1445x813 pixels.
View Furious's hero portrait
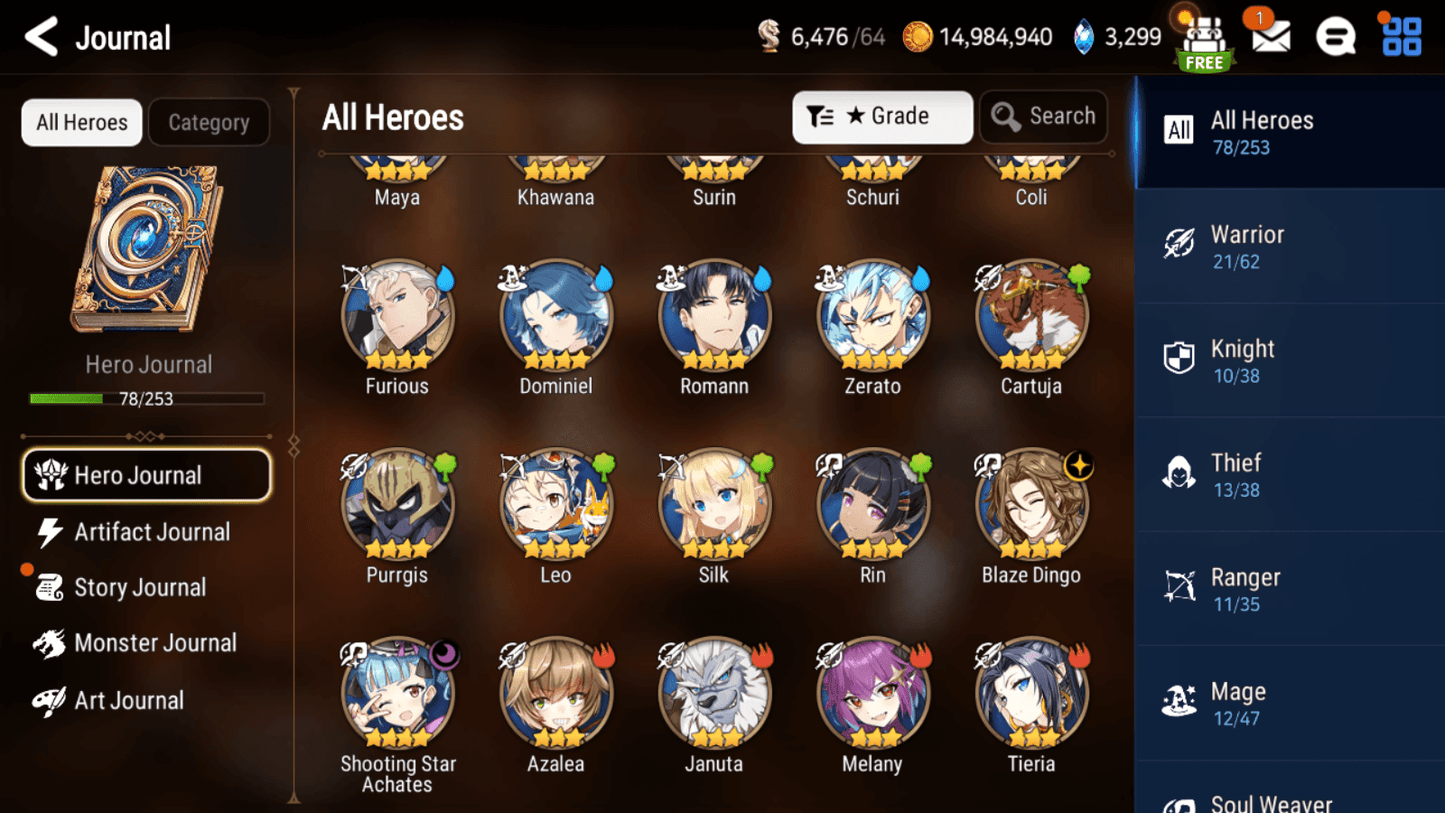[x=397, y=314]
